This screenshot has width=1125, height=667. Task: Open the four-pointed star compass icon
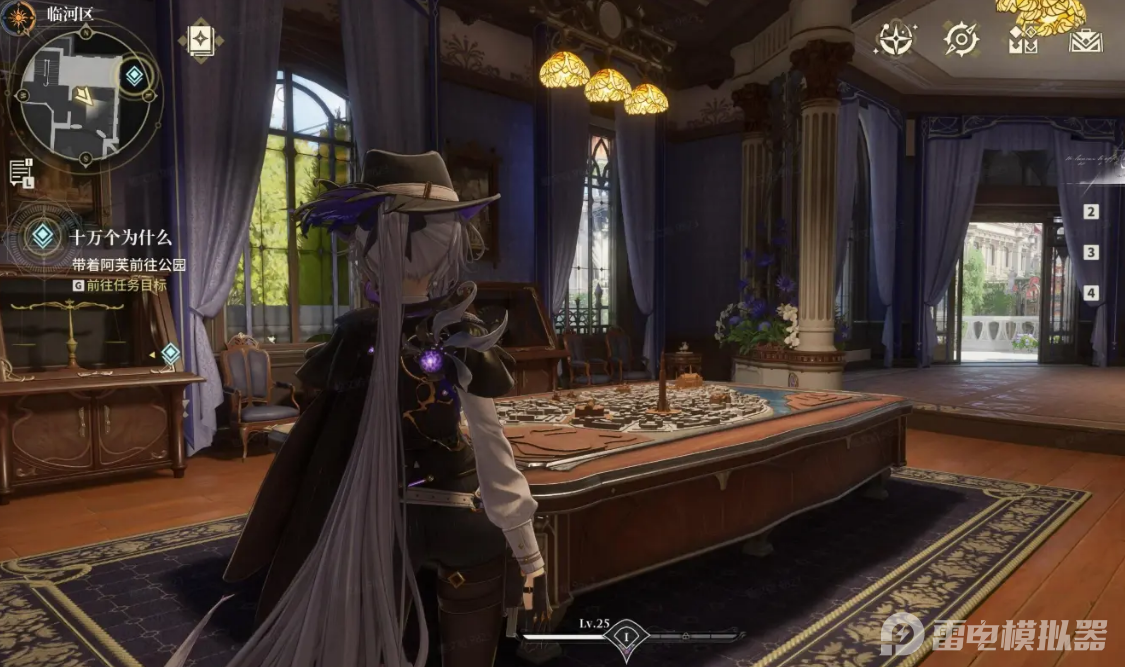(894, 40)
